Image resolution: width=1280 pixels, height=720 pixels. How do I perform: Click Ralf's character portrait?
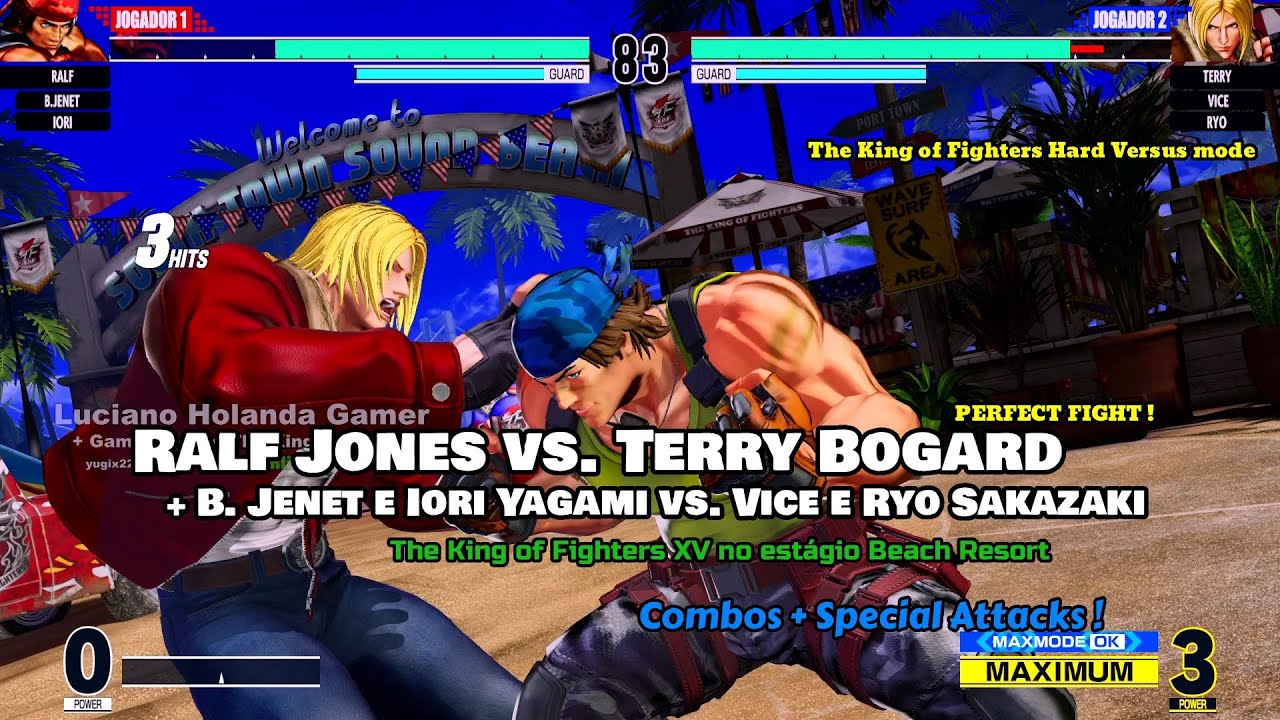point(52,32)
